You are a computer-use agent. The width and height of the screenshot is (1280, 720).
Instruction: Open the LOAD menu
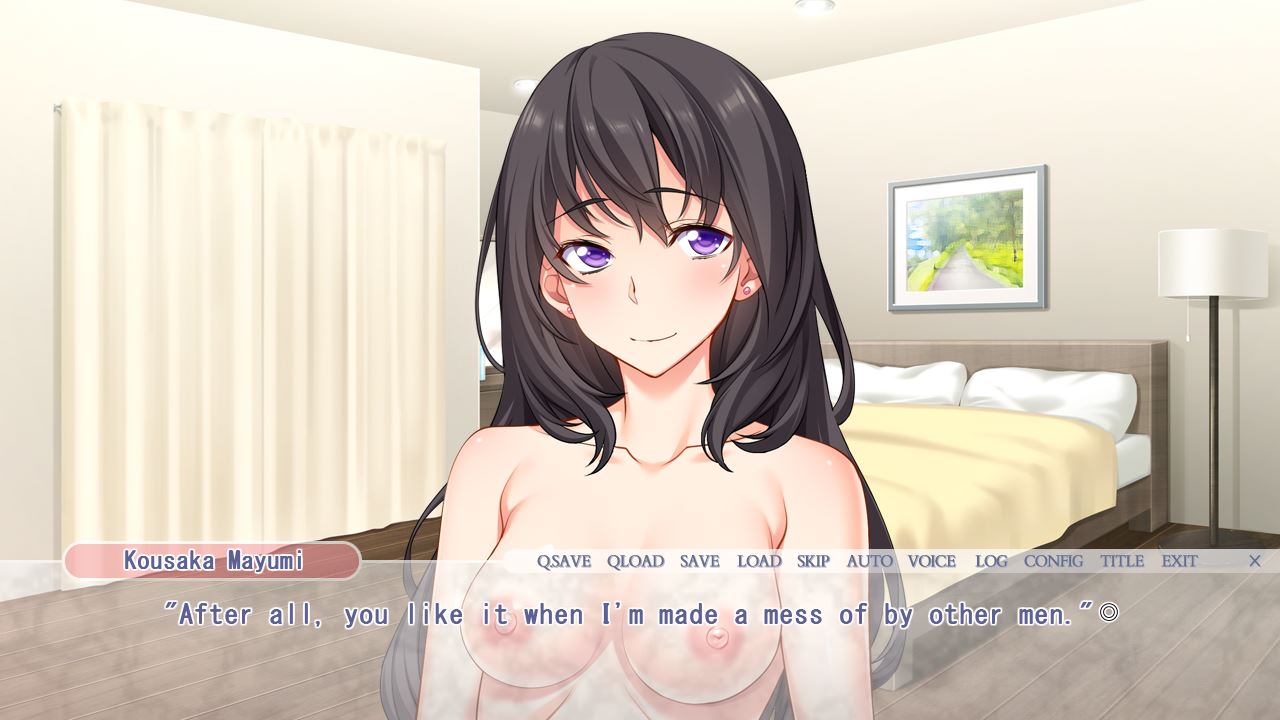[759, 561]
